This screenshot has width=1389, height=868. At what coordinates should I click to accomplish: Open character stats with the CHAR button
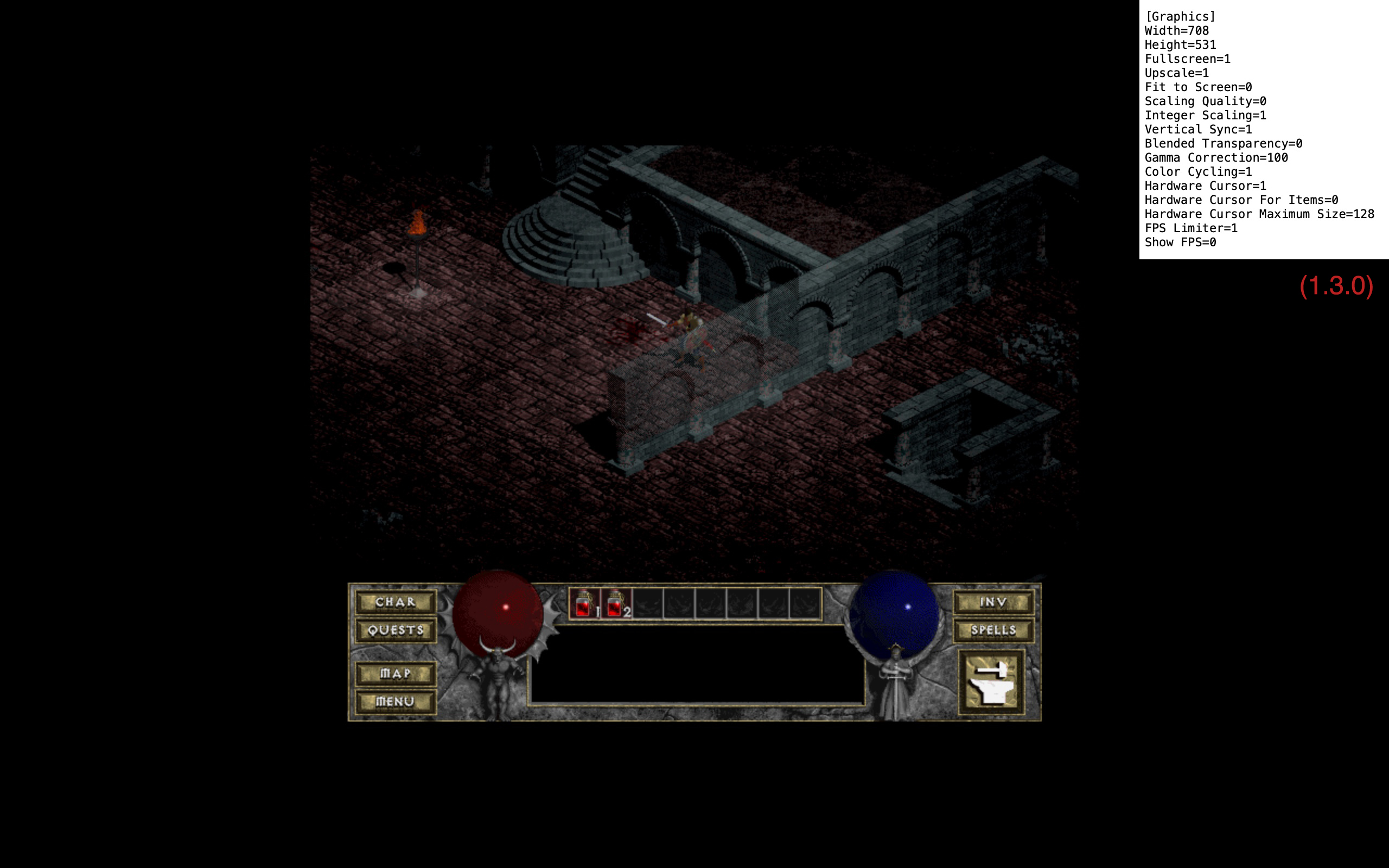pos(395,602)
